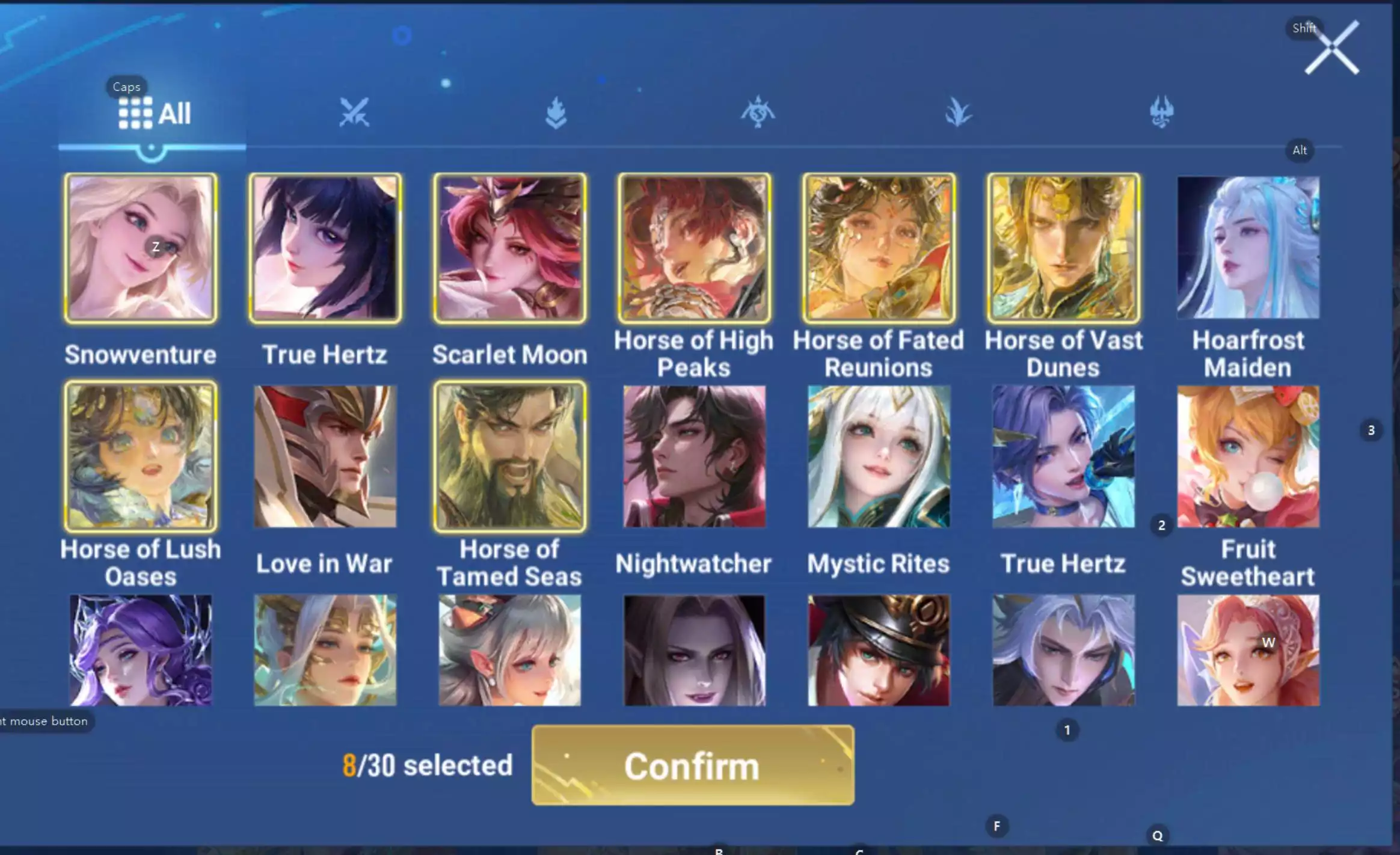The height and width of the screenshot is (855, 1400).
Task: Click the Horse of Lush Oases portrait
Action: click(141, 457)
